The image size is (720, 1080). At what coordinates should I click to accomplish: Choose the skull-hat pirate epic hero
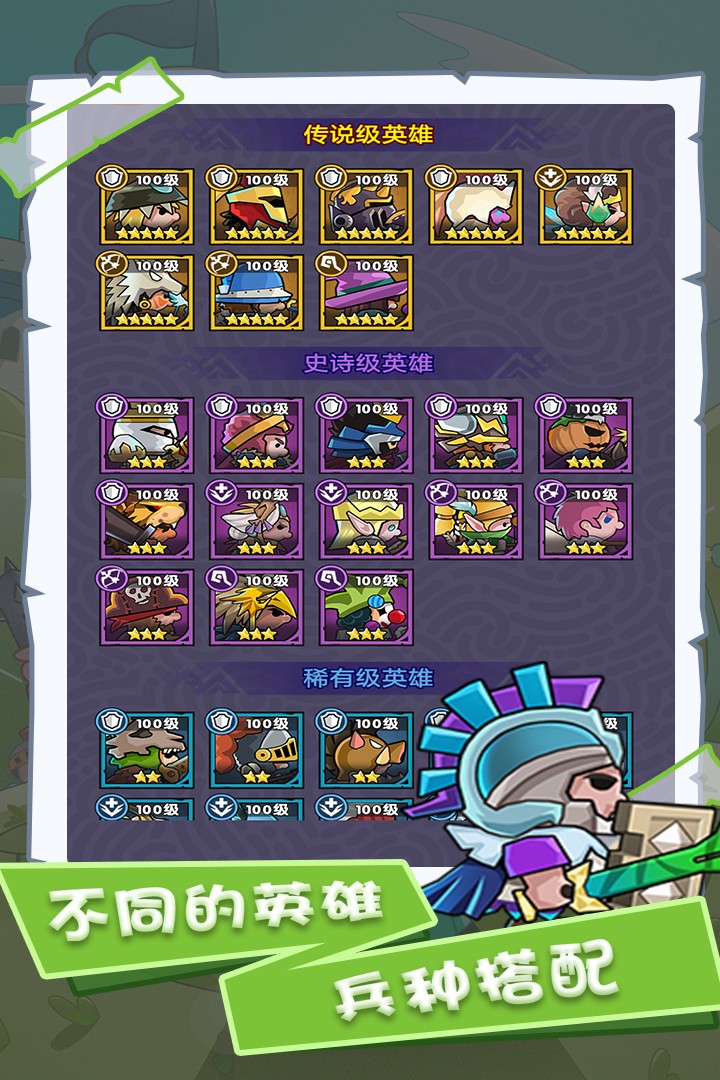(146, 607)
